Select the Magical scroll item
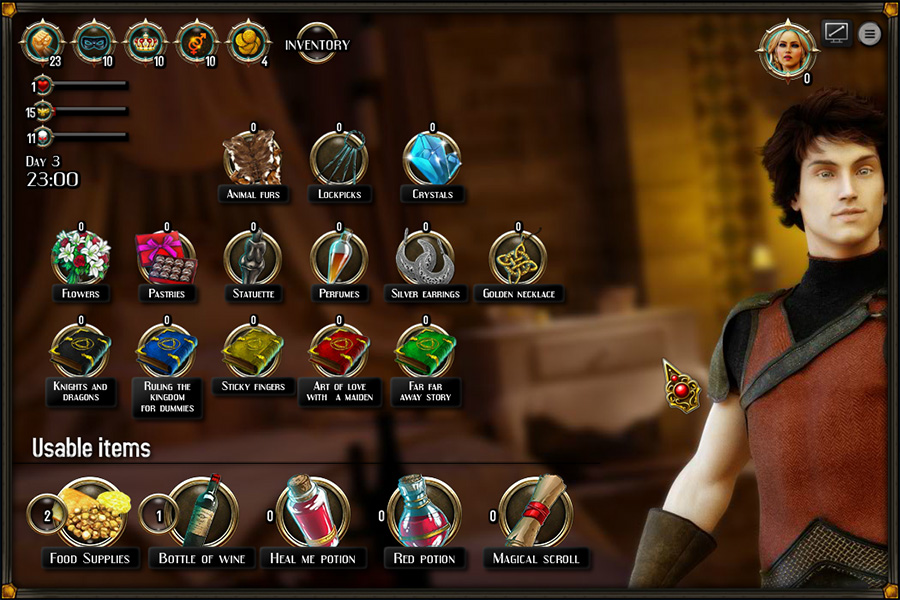This screenshot has width=900, height=600. coord(536,512)
